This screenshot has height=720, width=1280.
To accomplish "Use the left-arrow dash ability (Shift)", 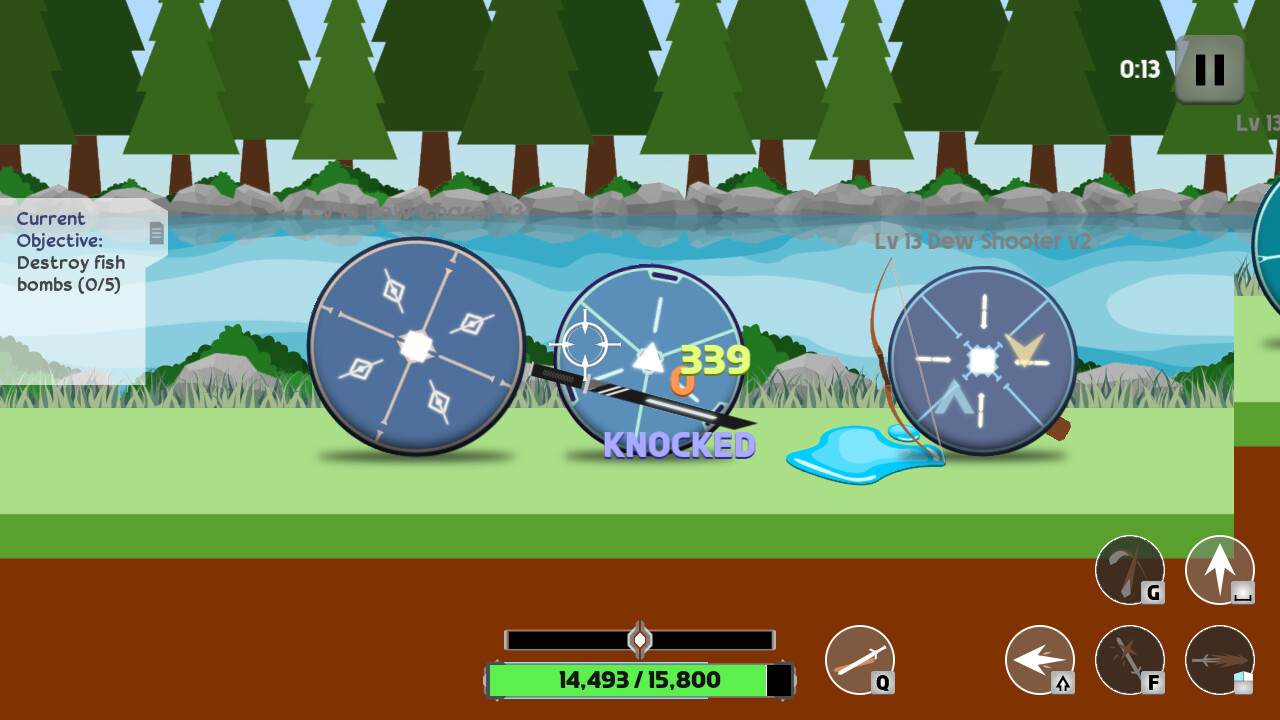I will point(1040,660).
